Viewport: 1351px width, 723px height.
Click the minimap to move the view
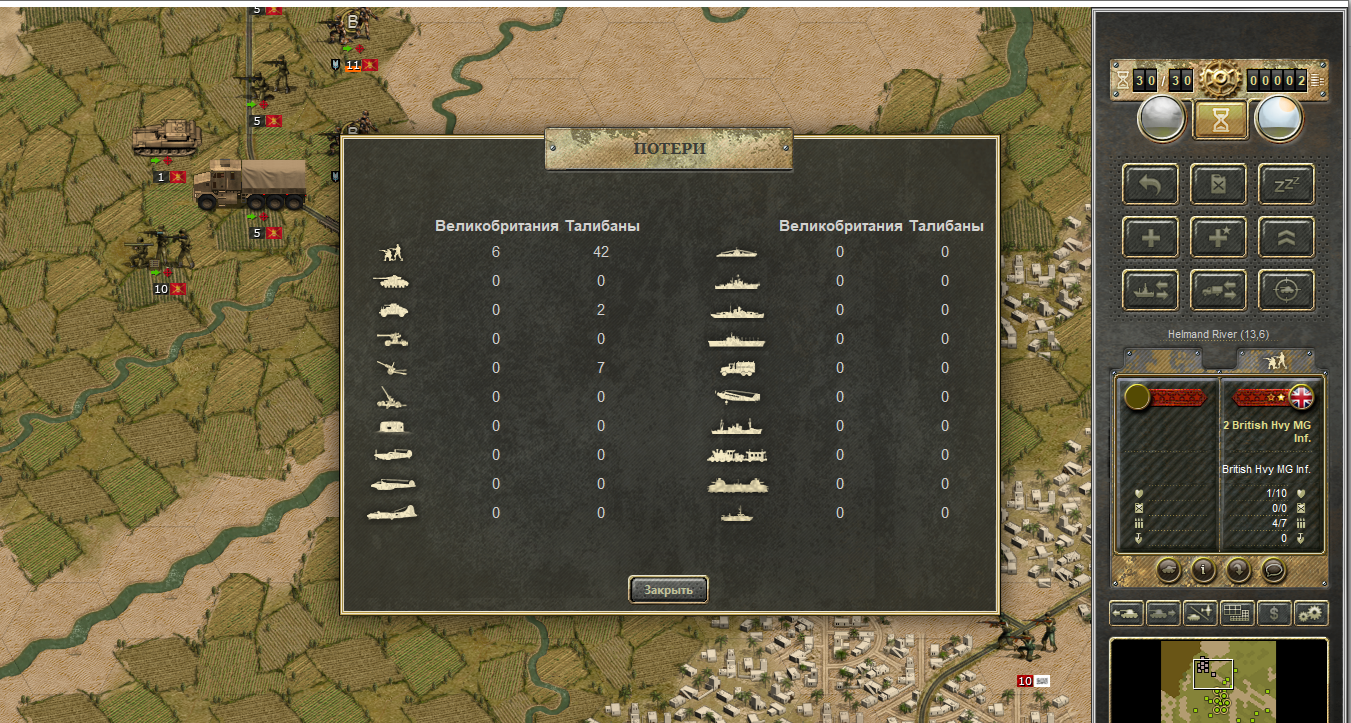(1218, 680)
